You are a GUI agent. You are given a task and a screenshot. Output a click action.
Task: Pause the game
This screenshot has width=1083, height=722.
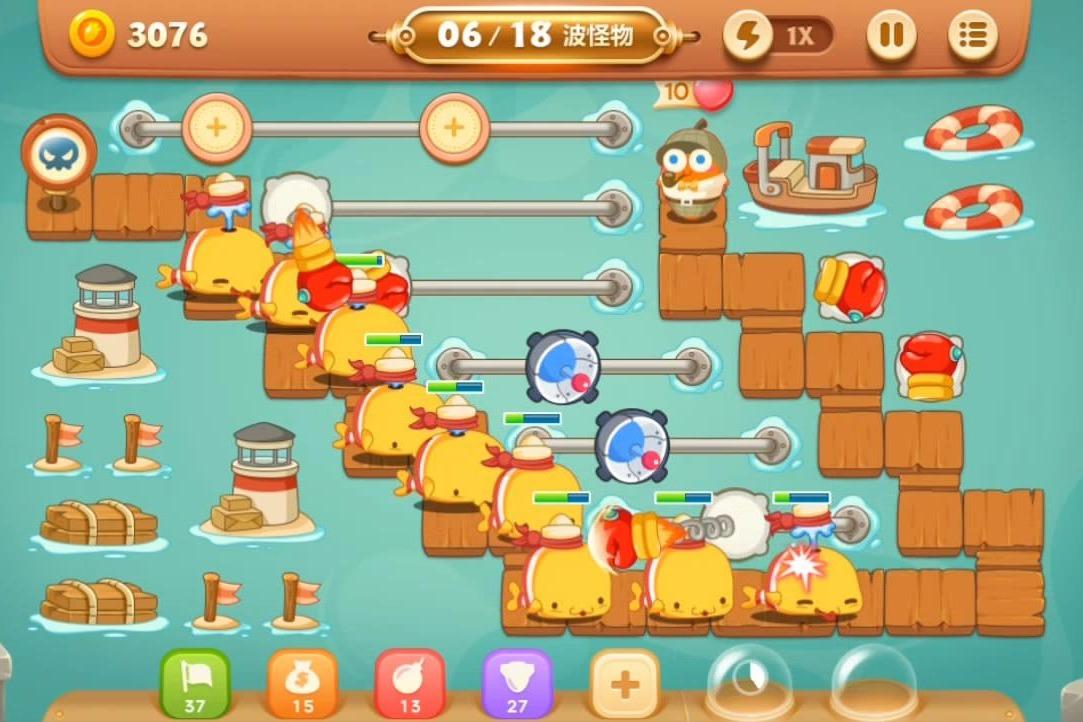click(890, 37)
